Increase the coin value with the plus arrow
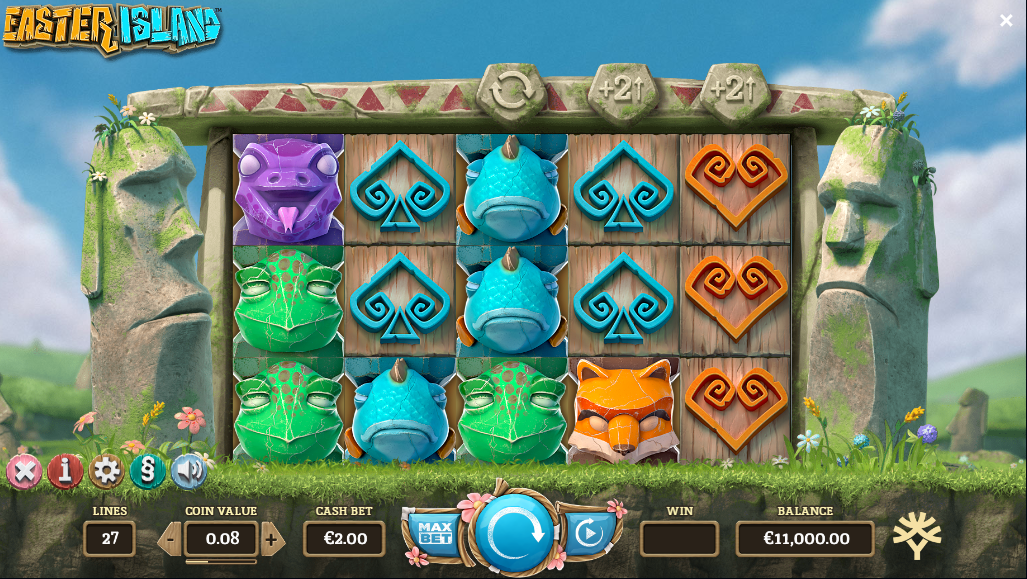The image size is (1027, 579). point(271,540)
